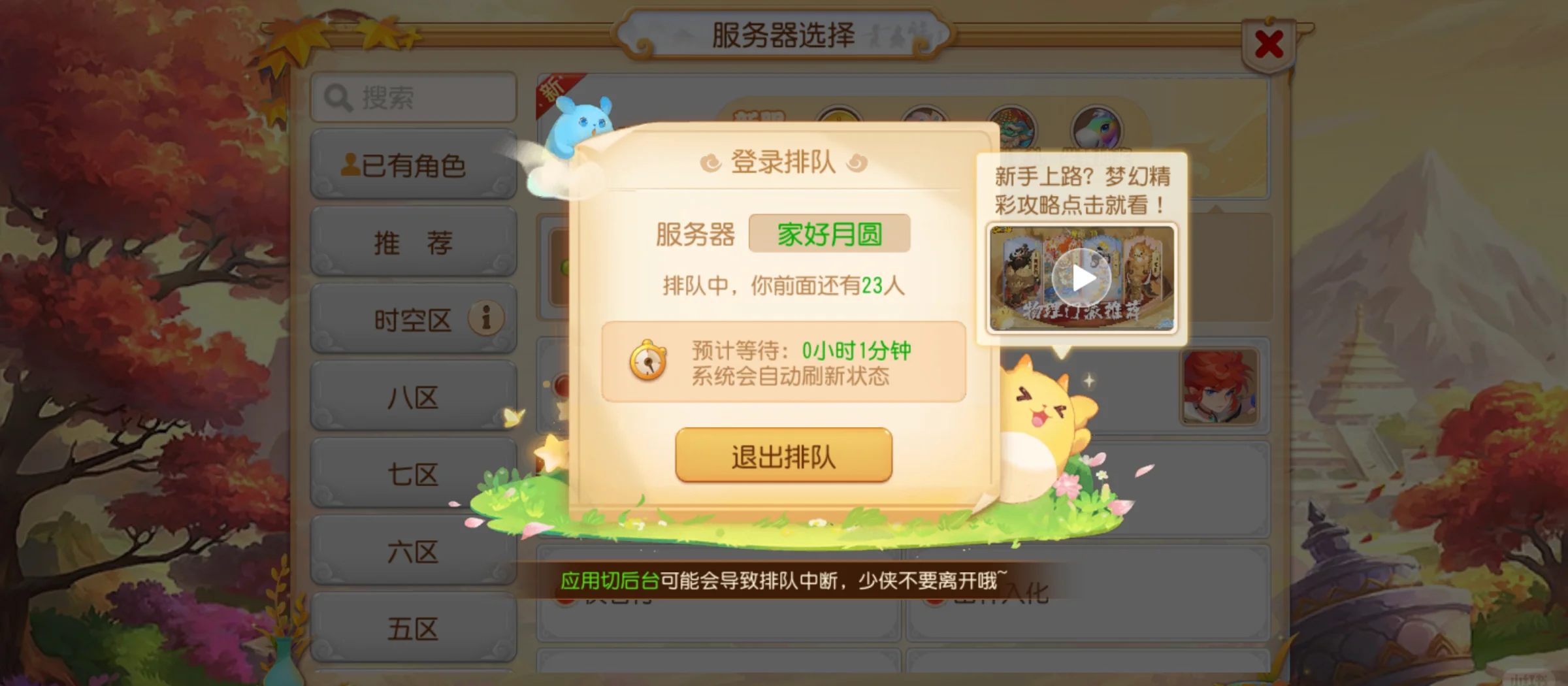Switch to the 推荐 tab
The width and height of the screenshot is (1568, 686).
tap(413, 242)
